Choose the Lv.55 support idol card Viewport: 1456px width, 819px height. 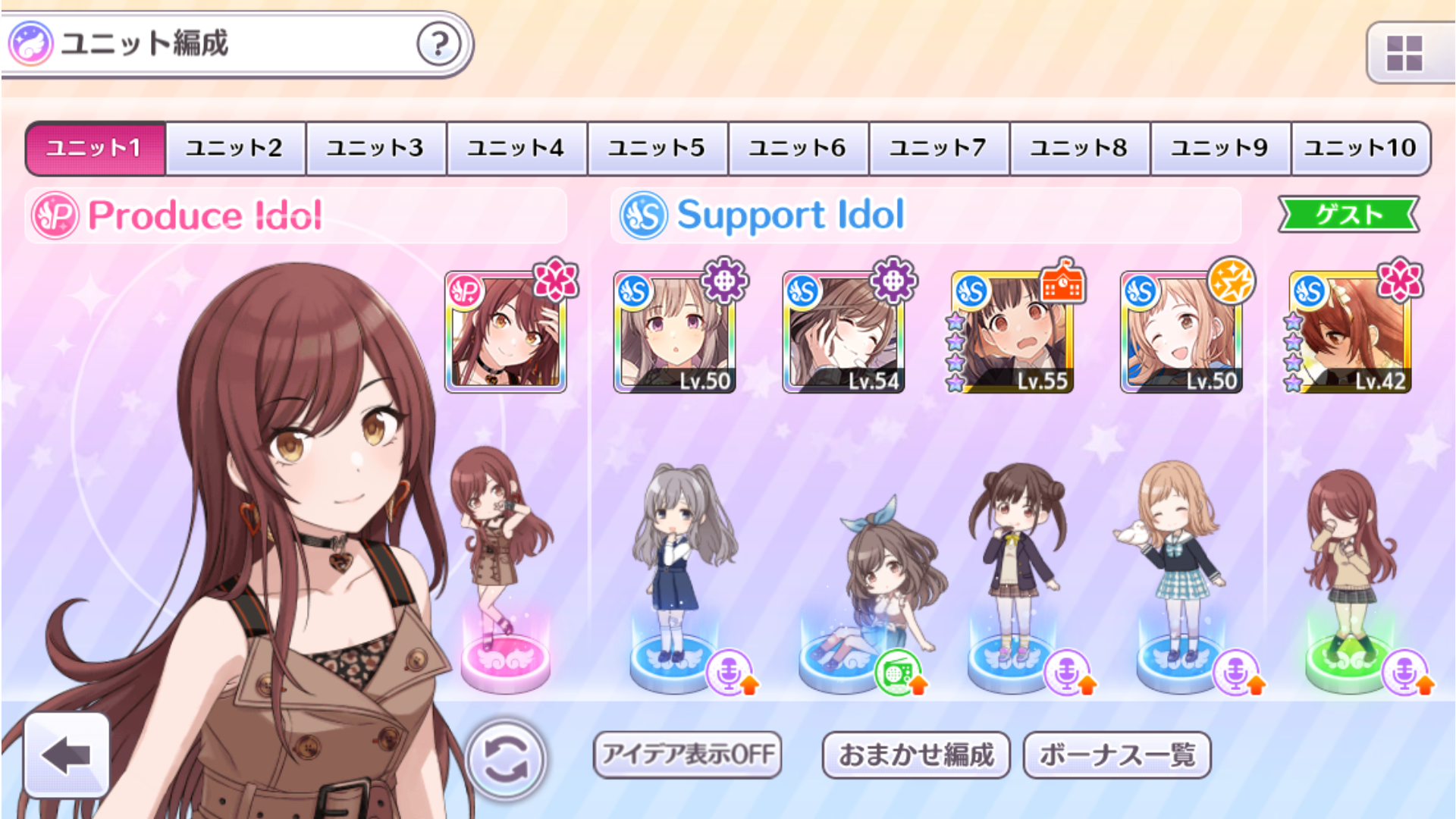(x=1012, y=333)
